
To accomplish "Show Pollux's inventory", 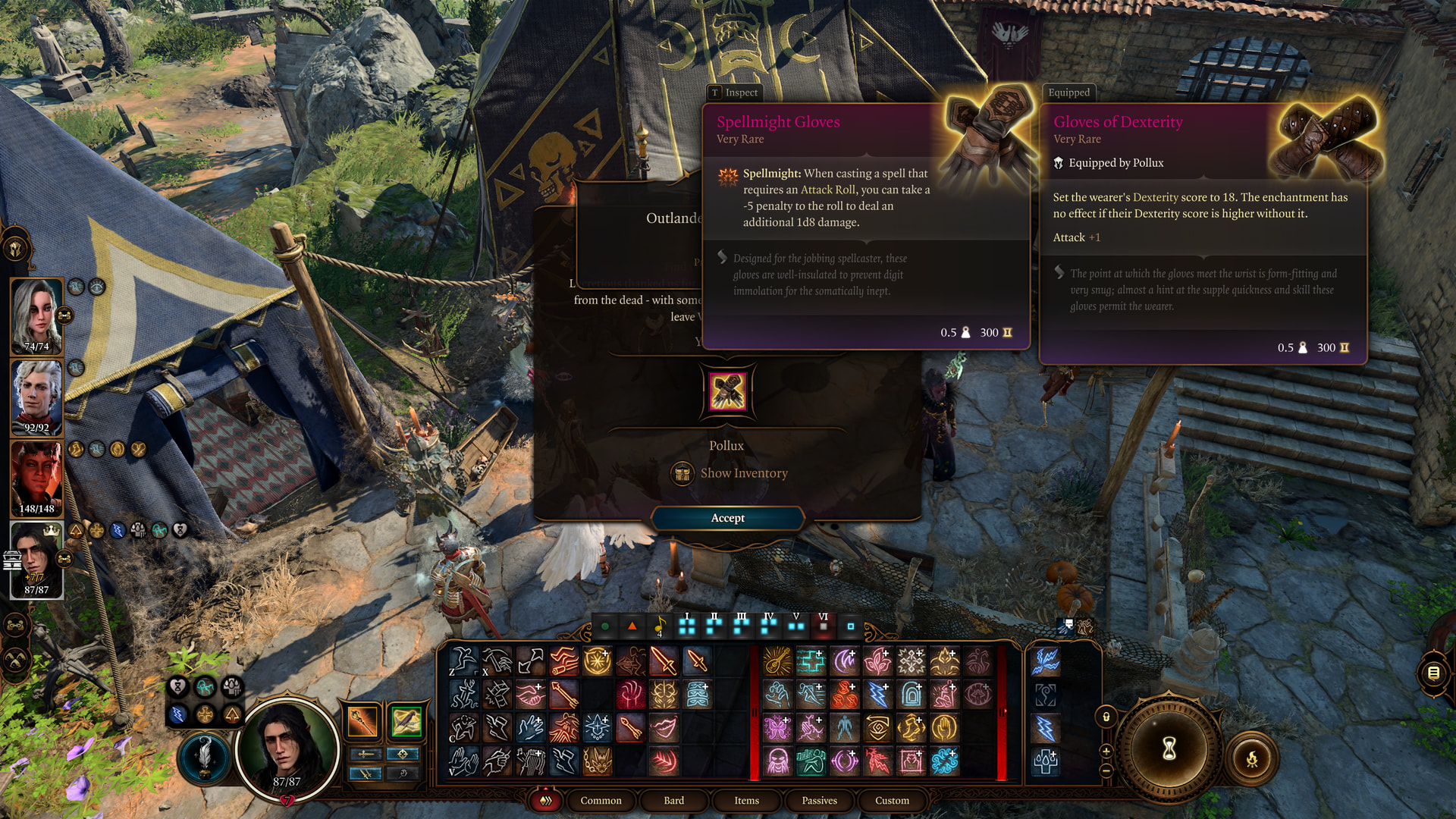I will pos(742,473).
